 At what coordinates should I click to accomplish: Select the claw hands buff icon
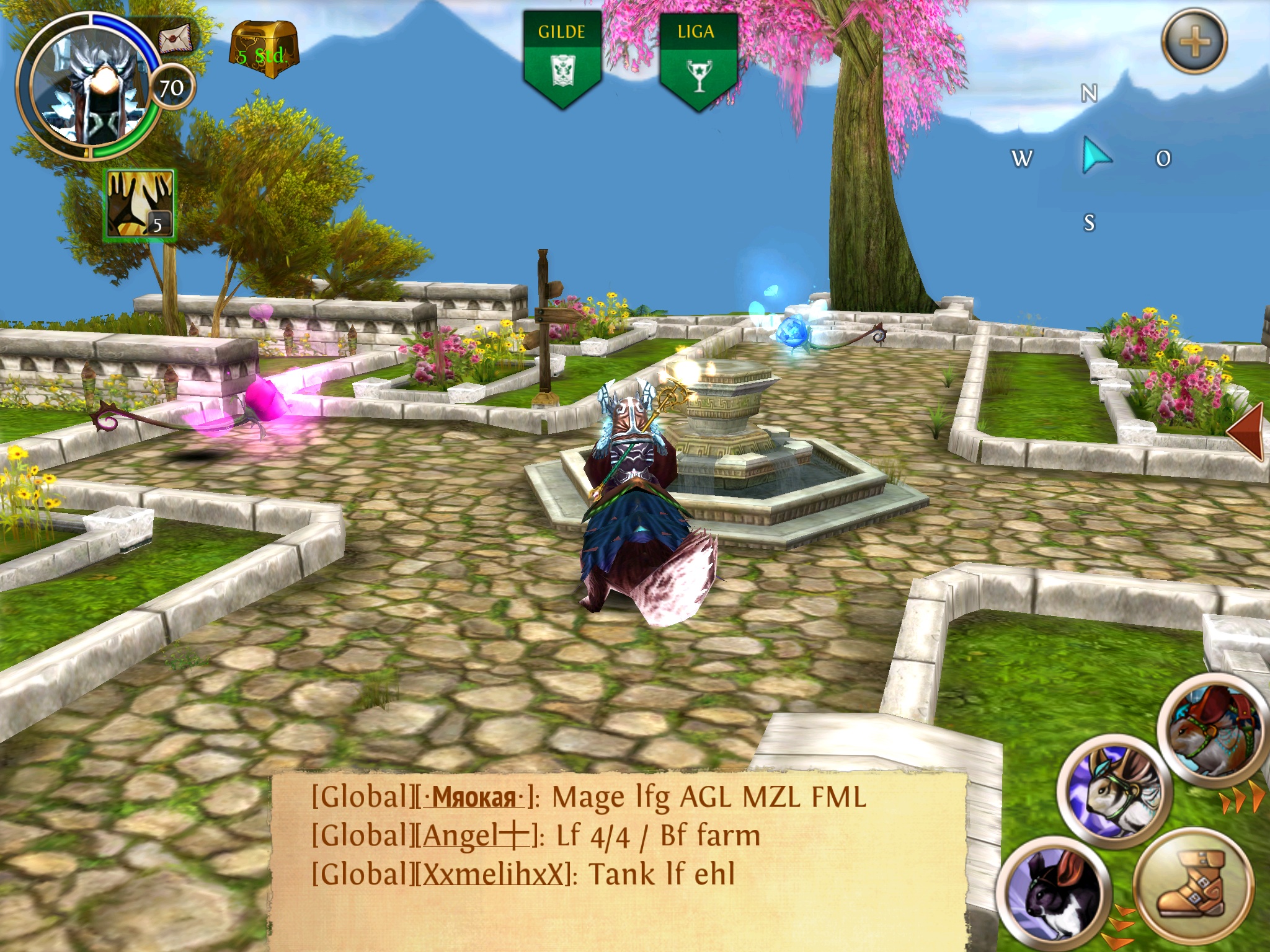(x=140, y=205)
